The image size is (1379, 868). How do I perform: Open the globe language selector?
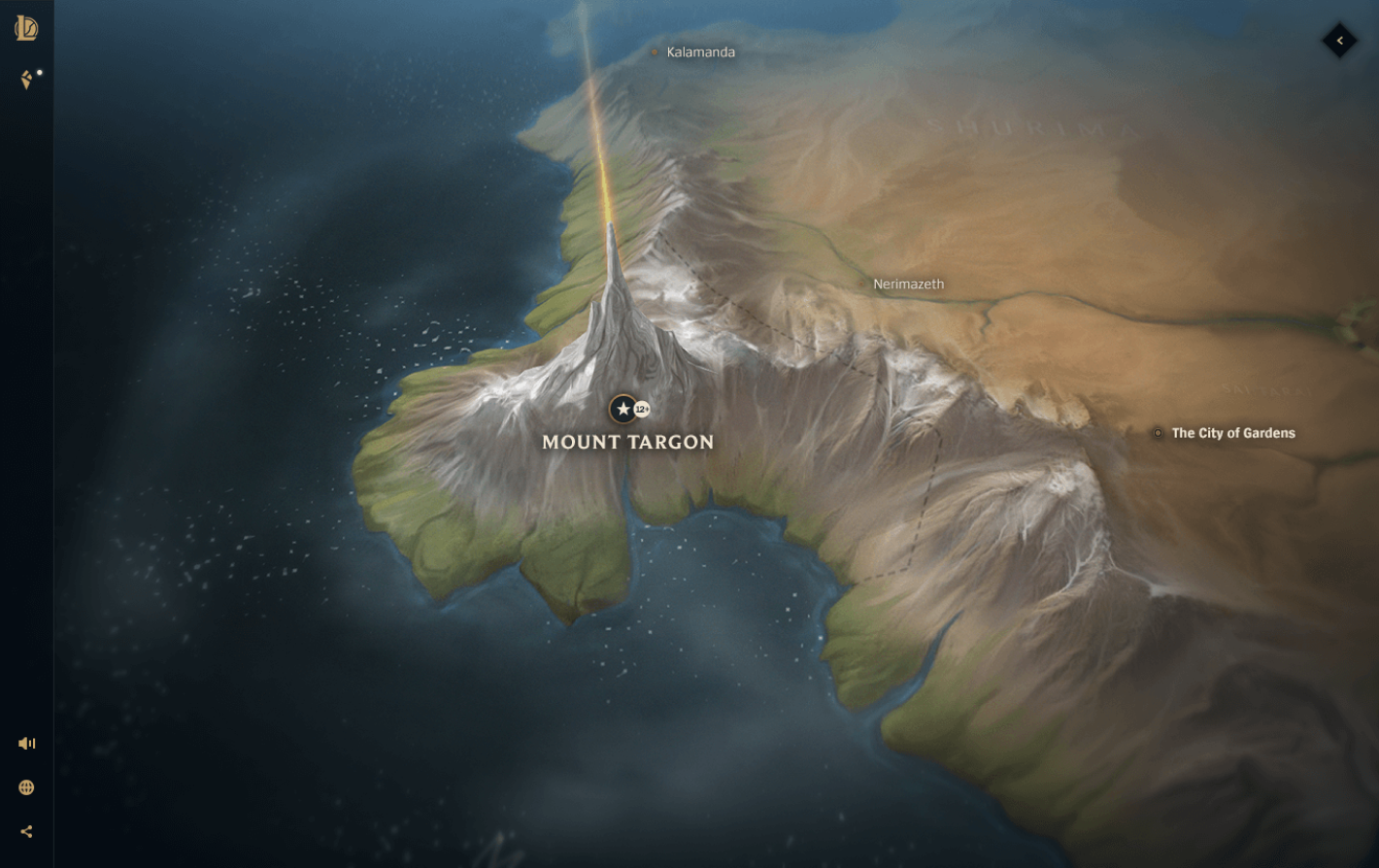26,786
